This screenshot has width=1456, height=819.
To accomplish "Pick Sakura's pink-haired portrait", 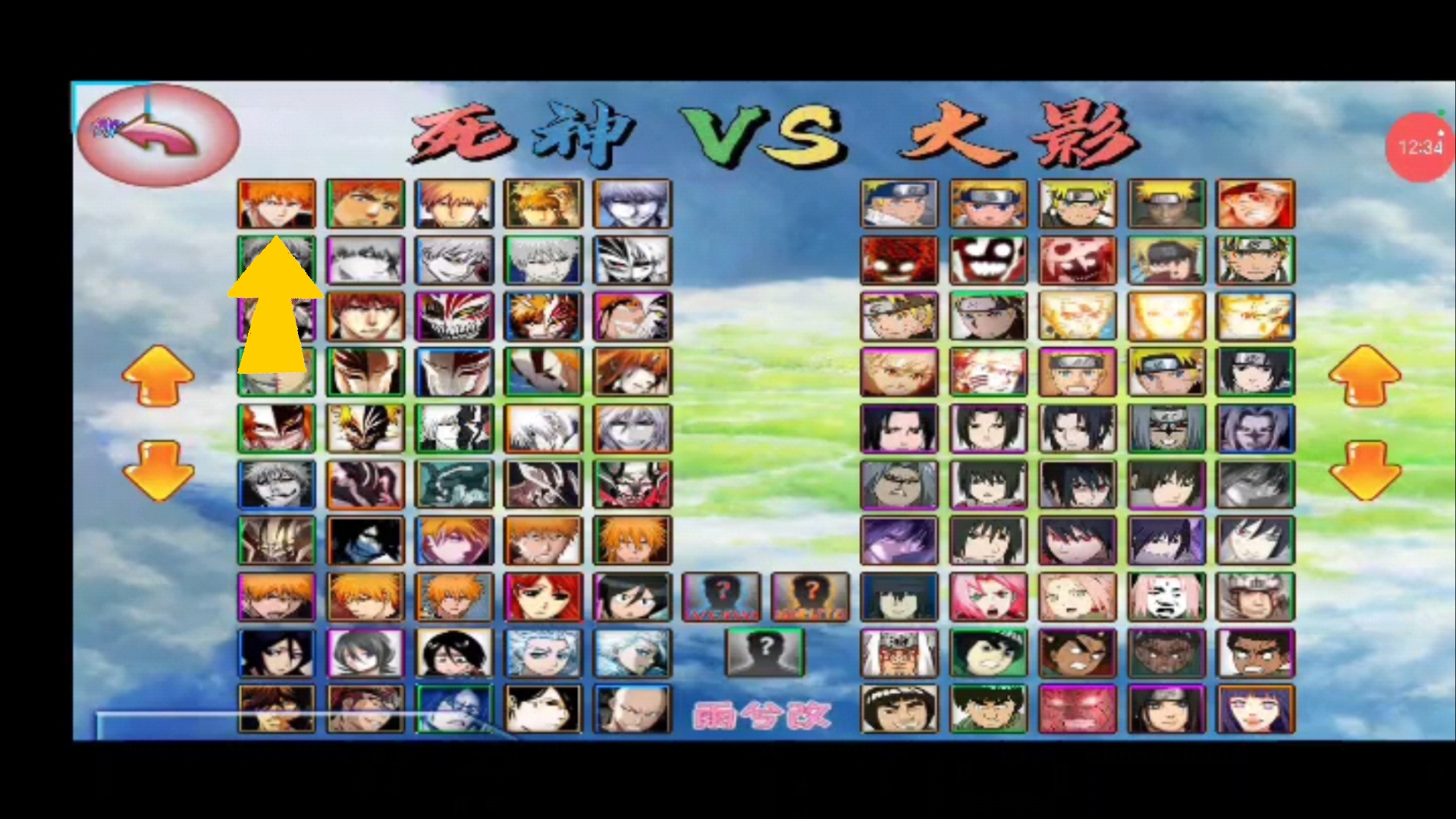I will coord(987,597).
